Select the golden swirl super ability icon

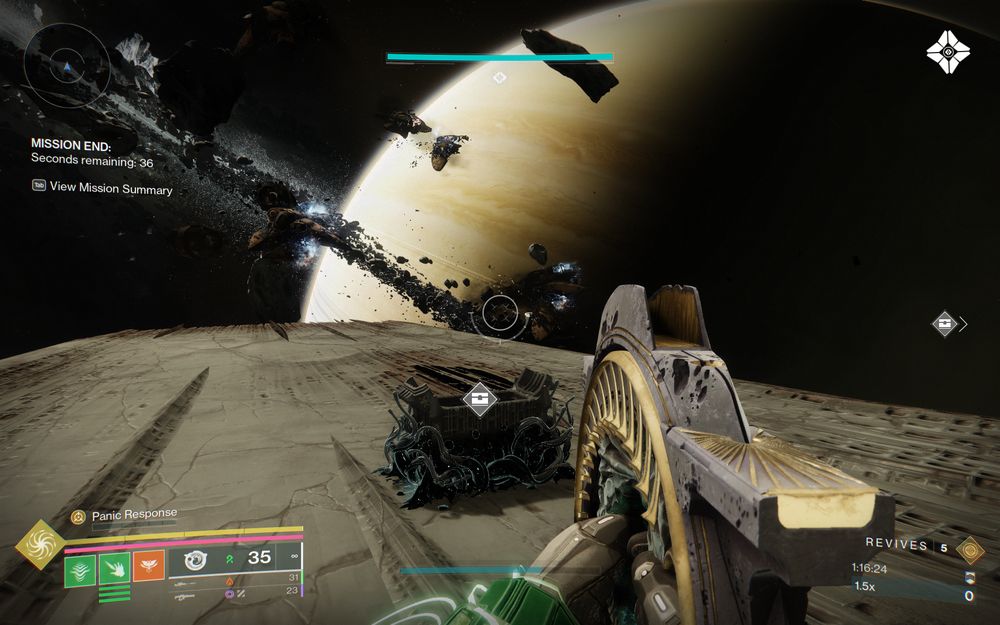41,544
